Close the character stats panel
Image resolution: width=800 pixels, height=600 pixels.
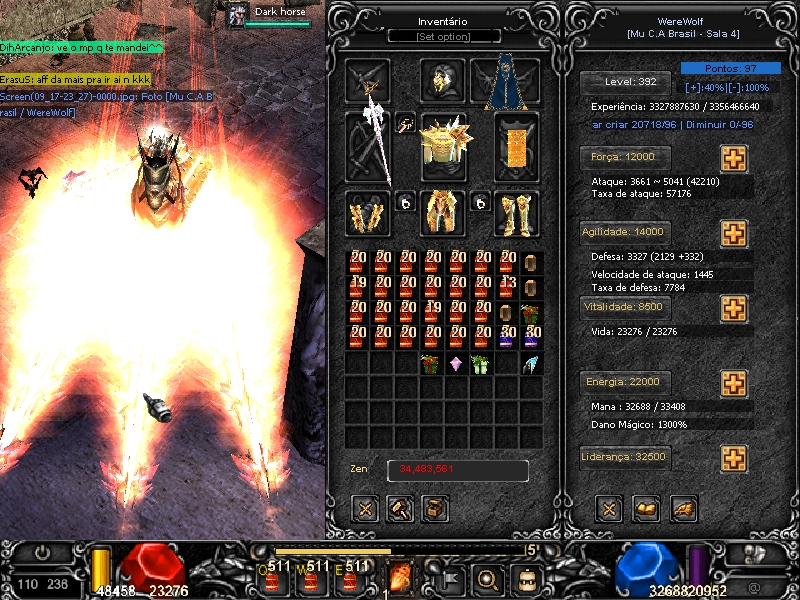click(x=608, y=509)
